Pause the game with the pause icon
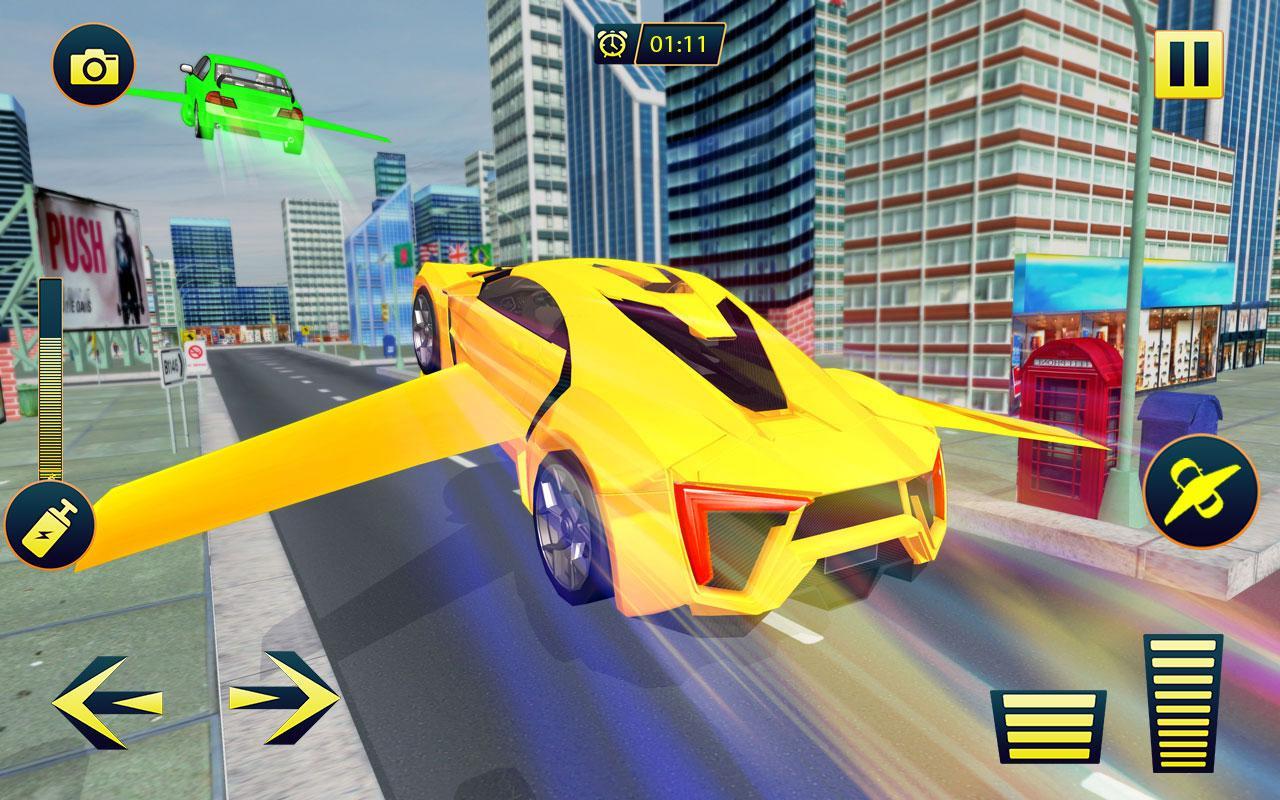Viewport: 1280px width, 800px height. [x=1189, y=66]
